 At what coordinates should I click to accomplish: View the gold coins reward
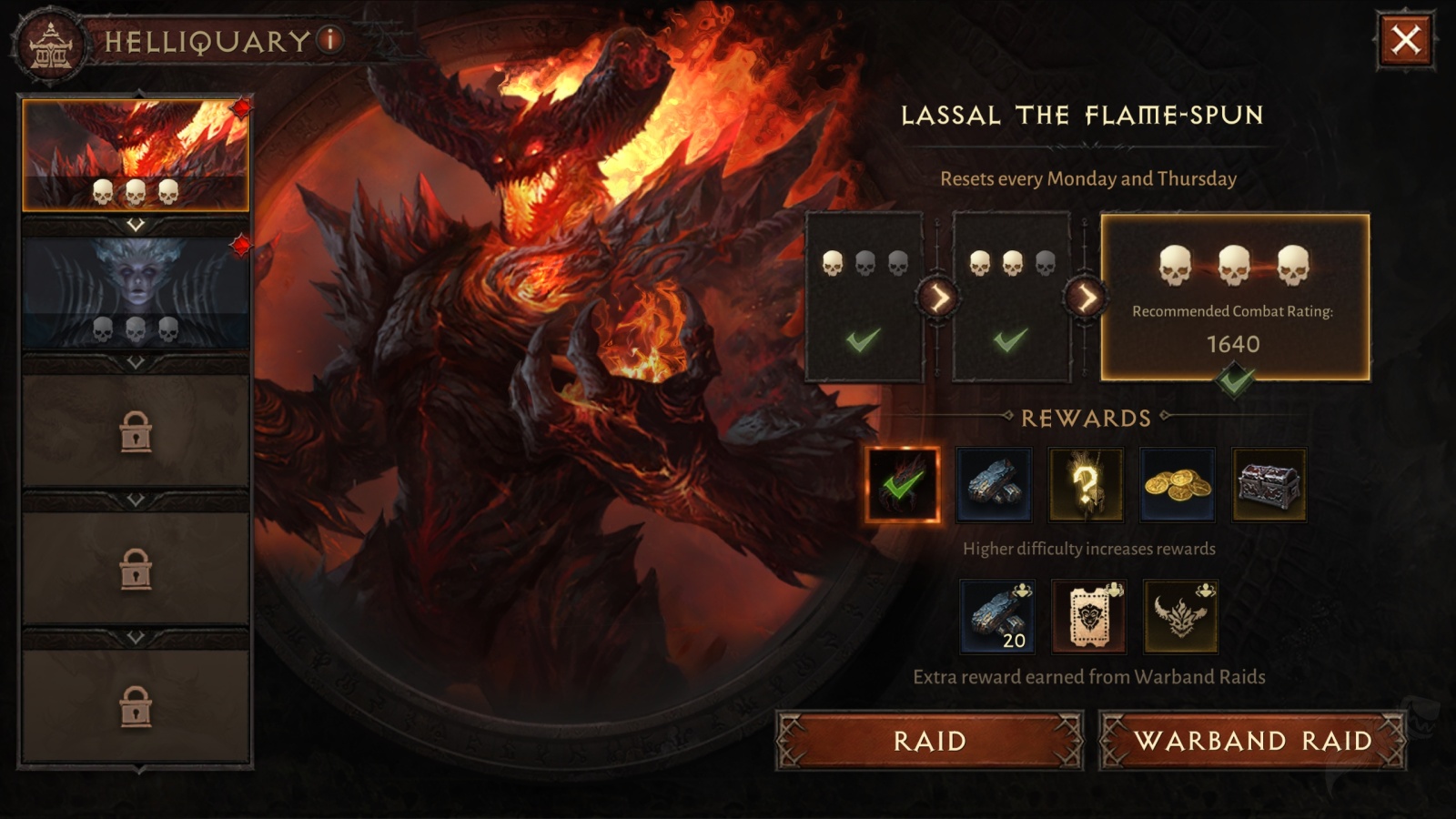pyautogui.click(x=1178, y=485)
